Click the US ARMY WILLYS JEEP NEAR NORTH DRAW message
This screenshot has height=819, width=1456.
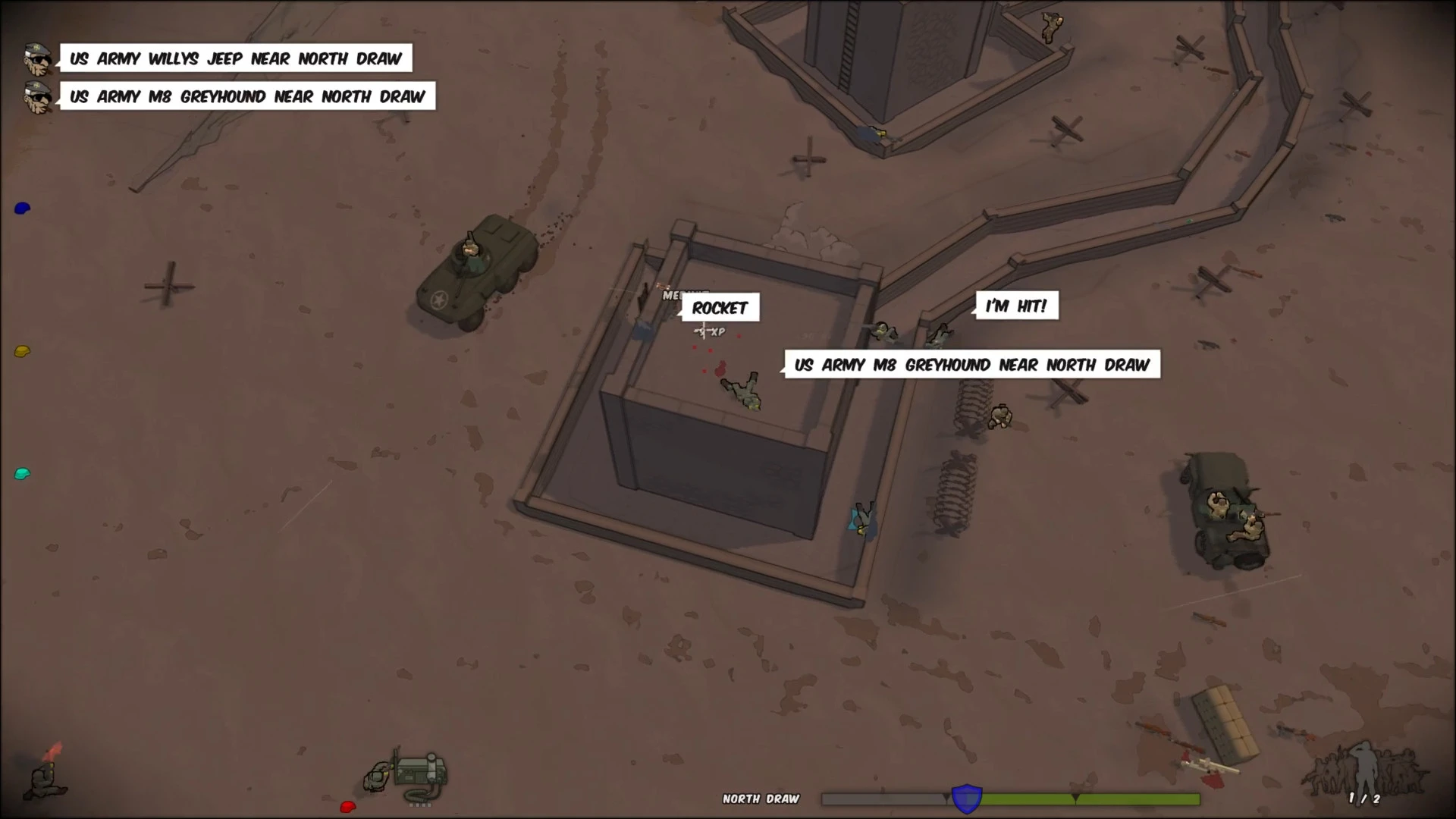235,58
